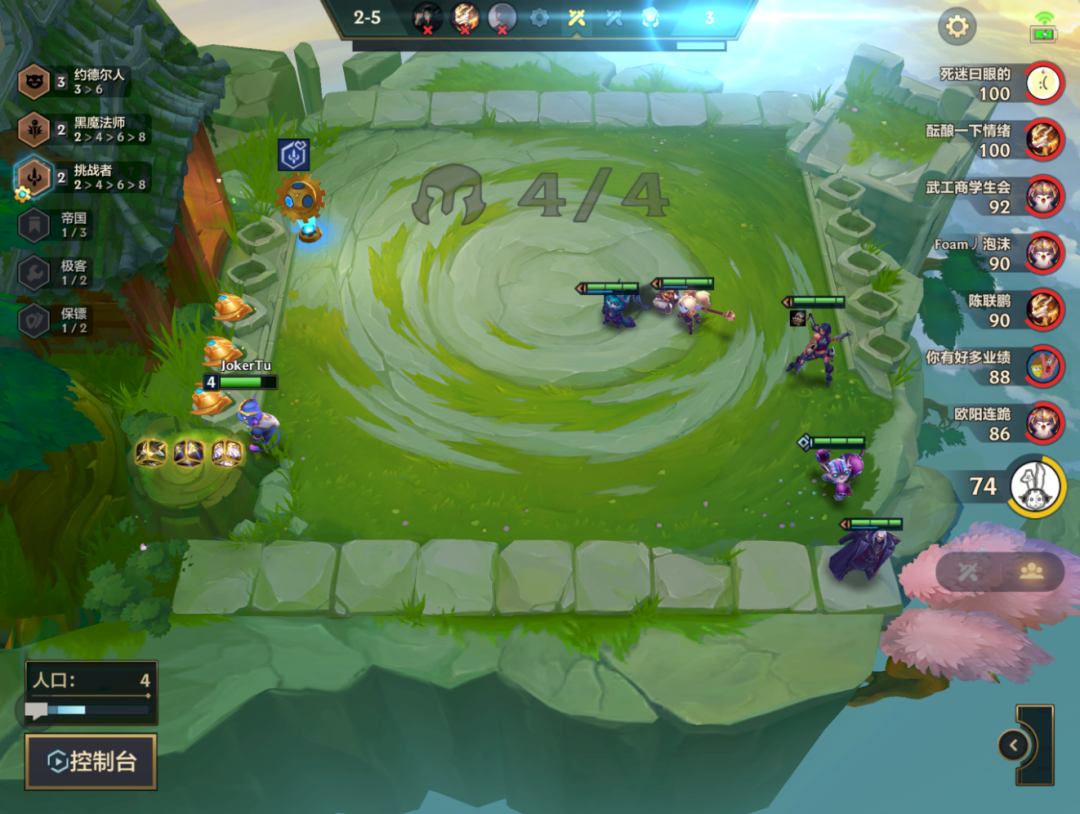The image size is (1080, 814).
Task: Show details for the 黑魔法师 trait
Action: click(84, 130)
